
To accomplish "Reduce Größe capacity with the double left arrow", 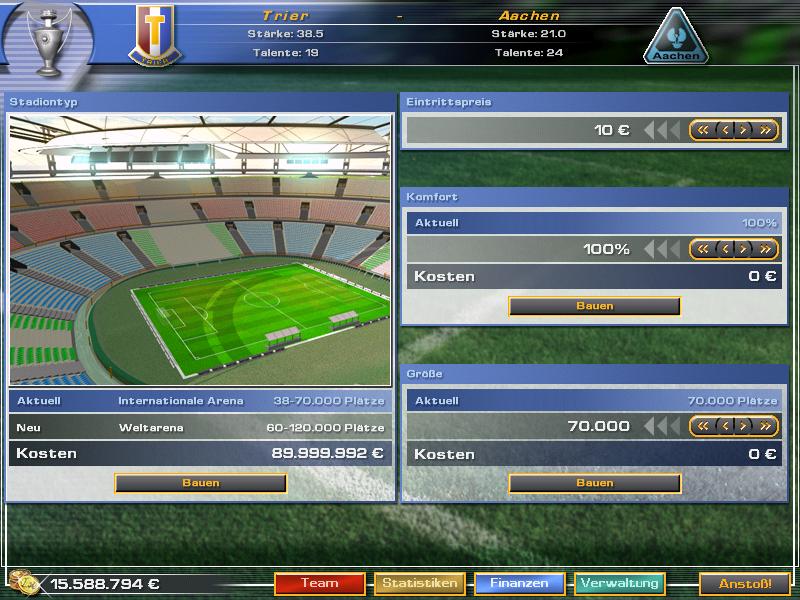I will [x=703, y=426].
